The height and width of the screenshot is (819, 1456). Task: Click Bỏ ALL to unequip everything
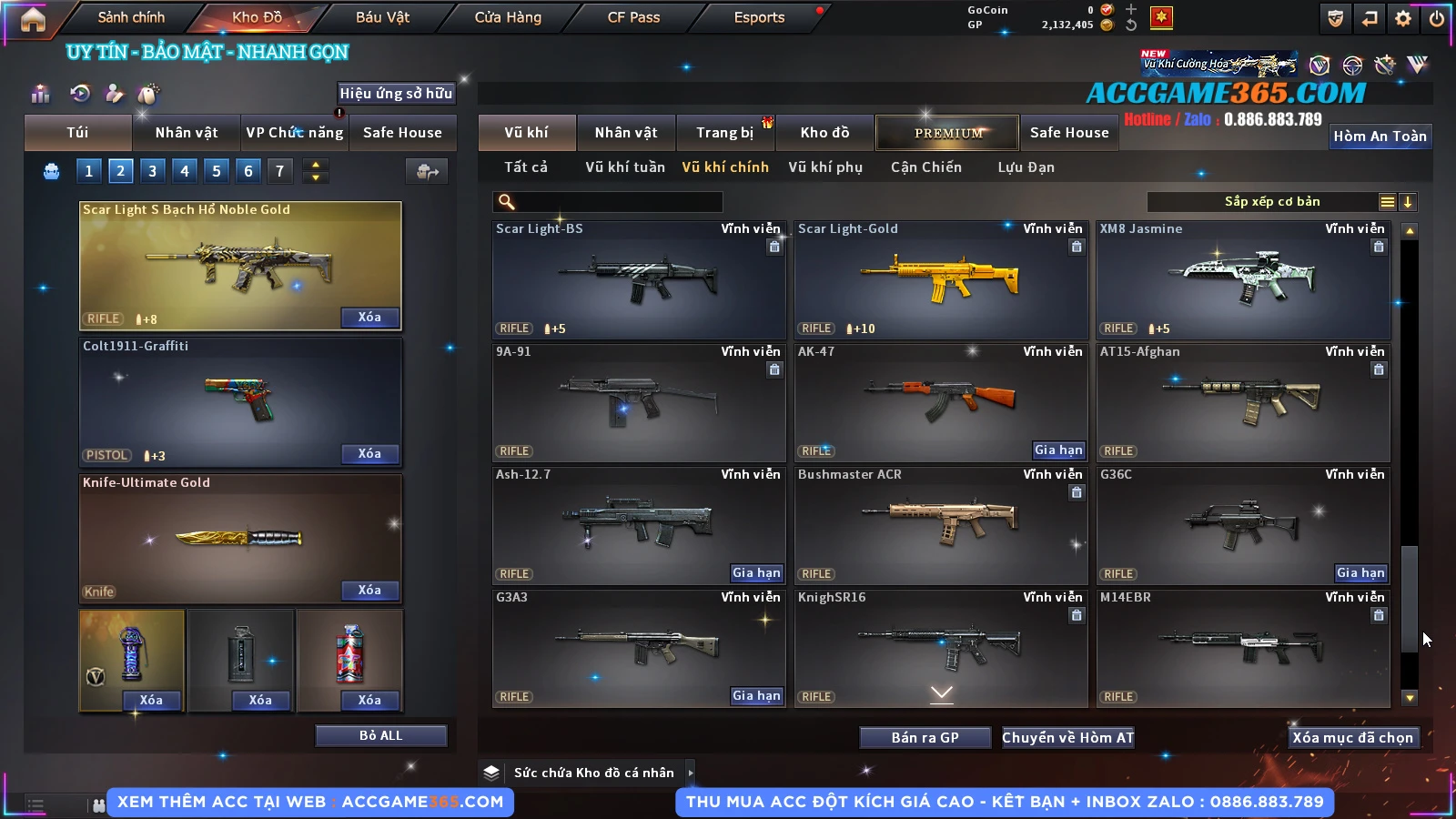tap(380, 735)
